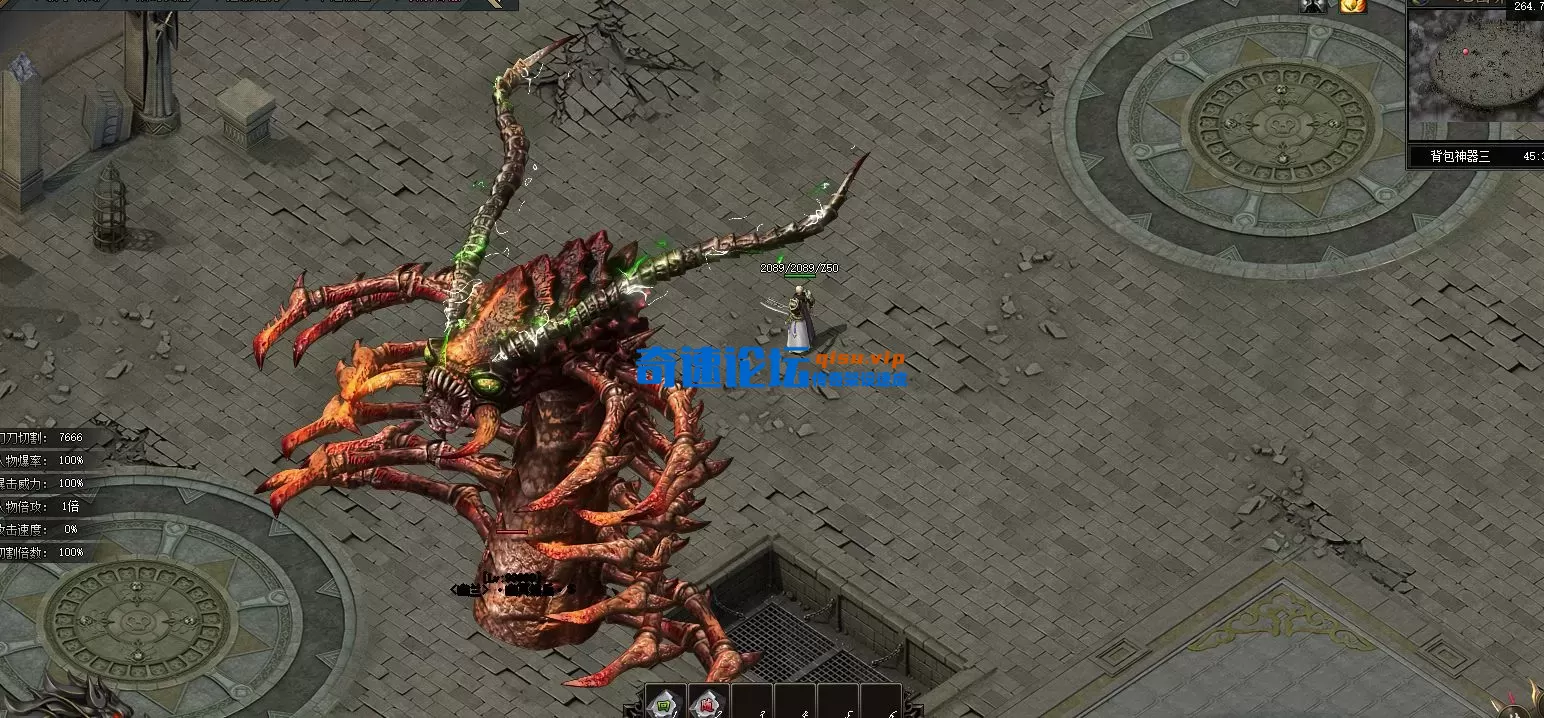The width and height of the screenshot is (1544, 718).
Task: Click the dark silhouette buff icon
Action: tap(1313, 6)
